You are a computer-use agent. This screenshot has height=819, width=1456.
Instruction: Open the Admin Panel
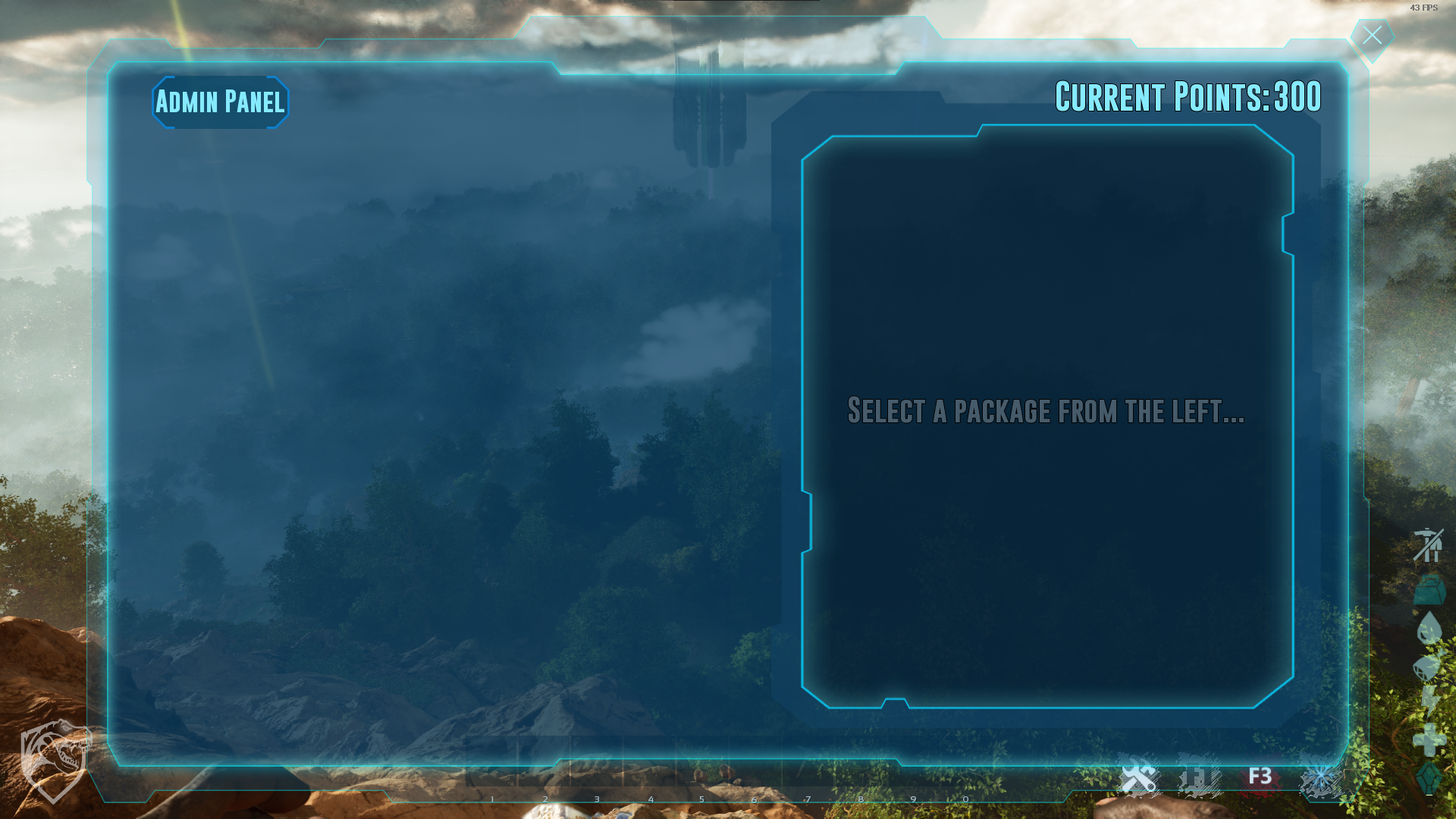tap(220, 102)
